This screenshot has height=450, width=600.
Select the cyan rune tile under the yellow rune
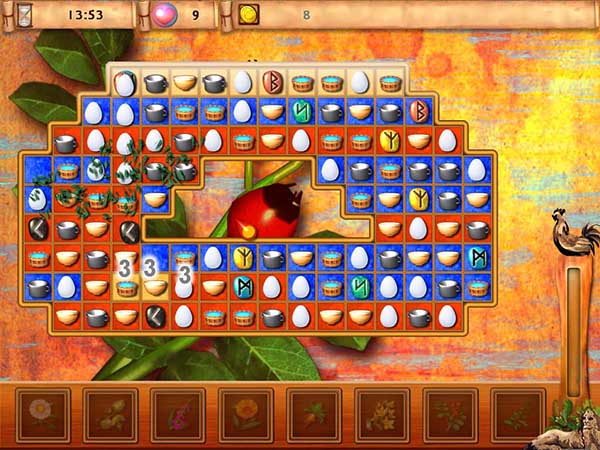[242, 287]
